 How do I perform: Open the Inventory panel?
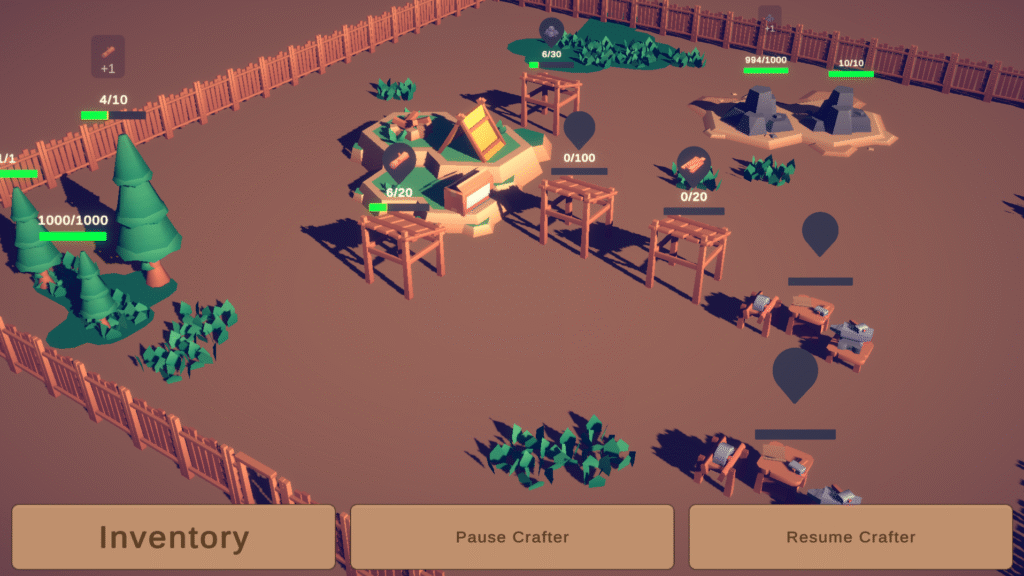173,537
